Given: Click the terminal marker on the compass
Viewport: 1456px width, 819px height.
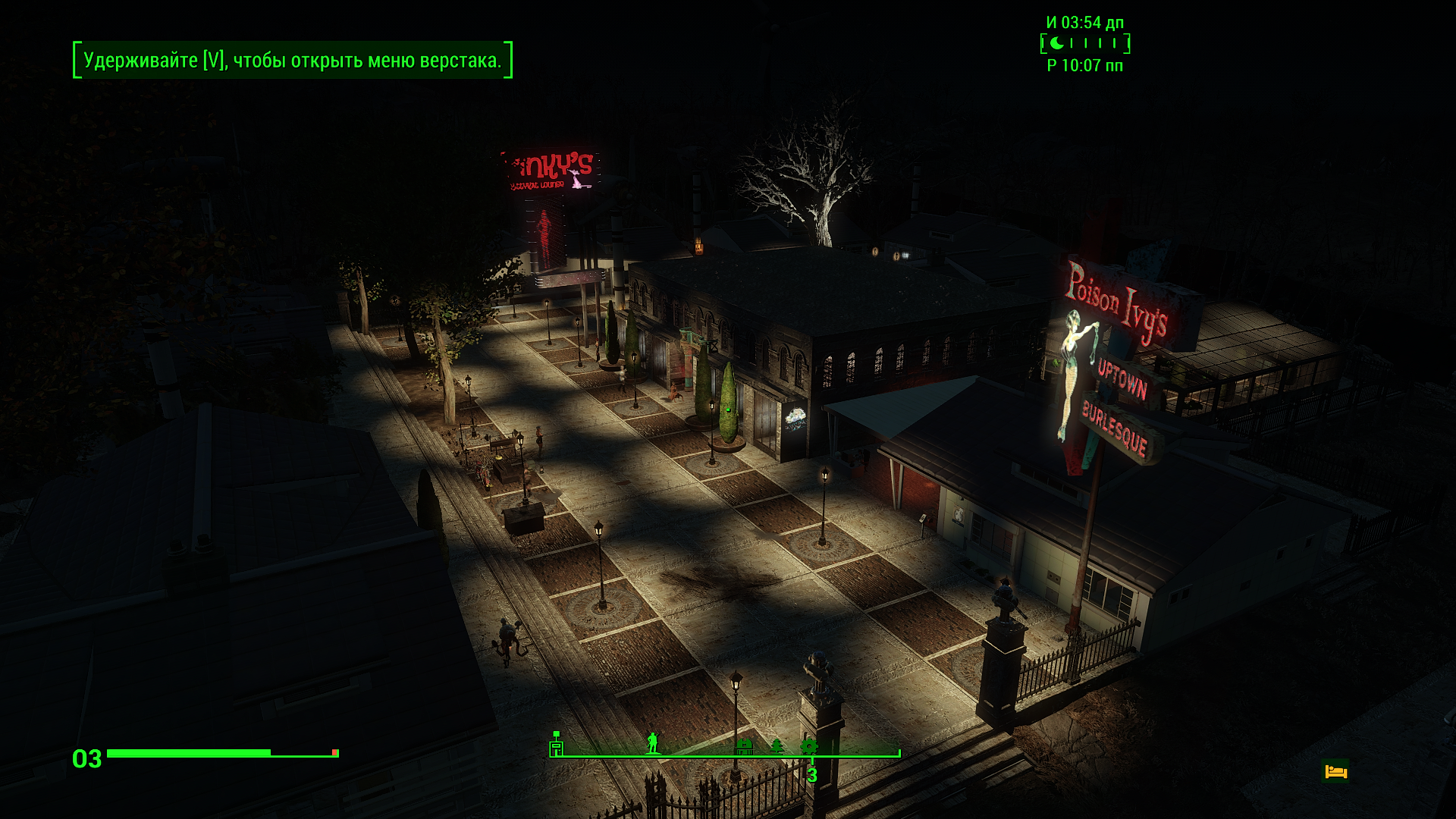Looking at the screenshot, I should coord(557,745).
